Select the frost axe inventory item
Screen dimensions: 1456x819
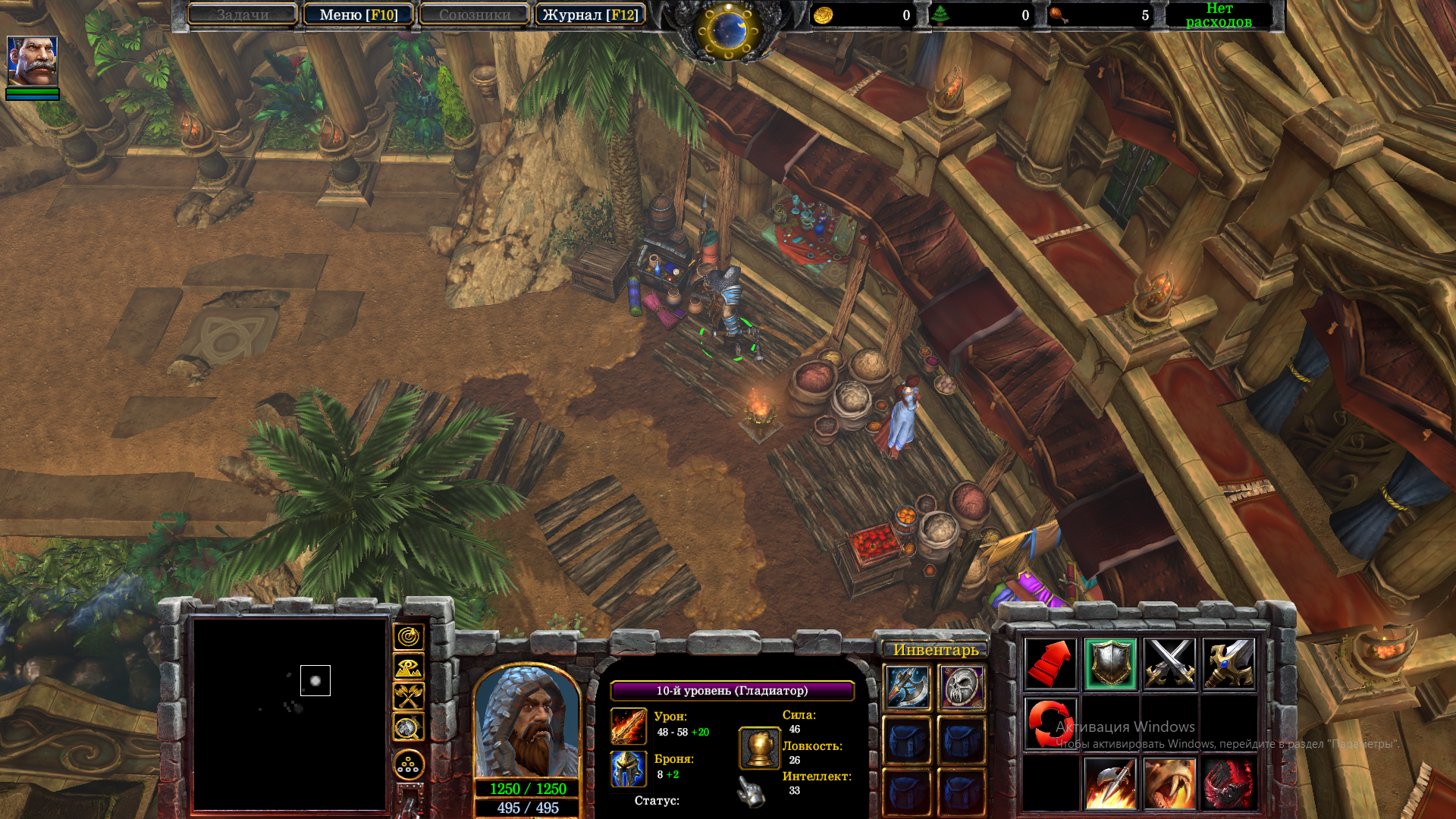pos(908,688)
